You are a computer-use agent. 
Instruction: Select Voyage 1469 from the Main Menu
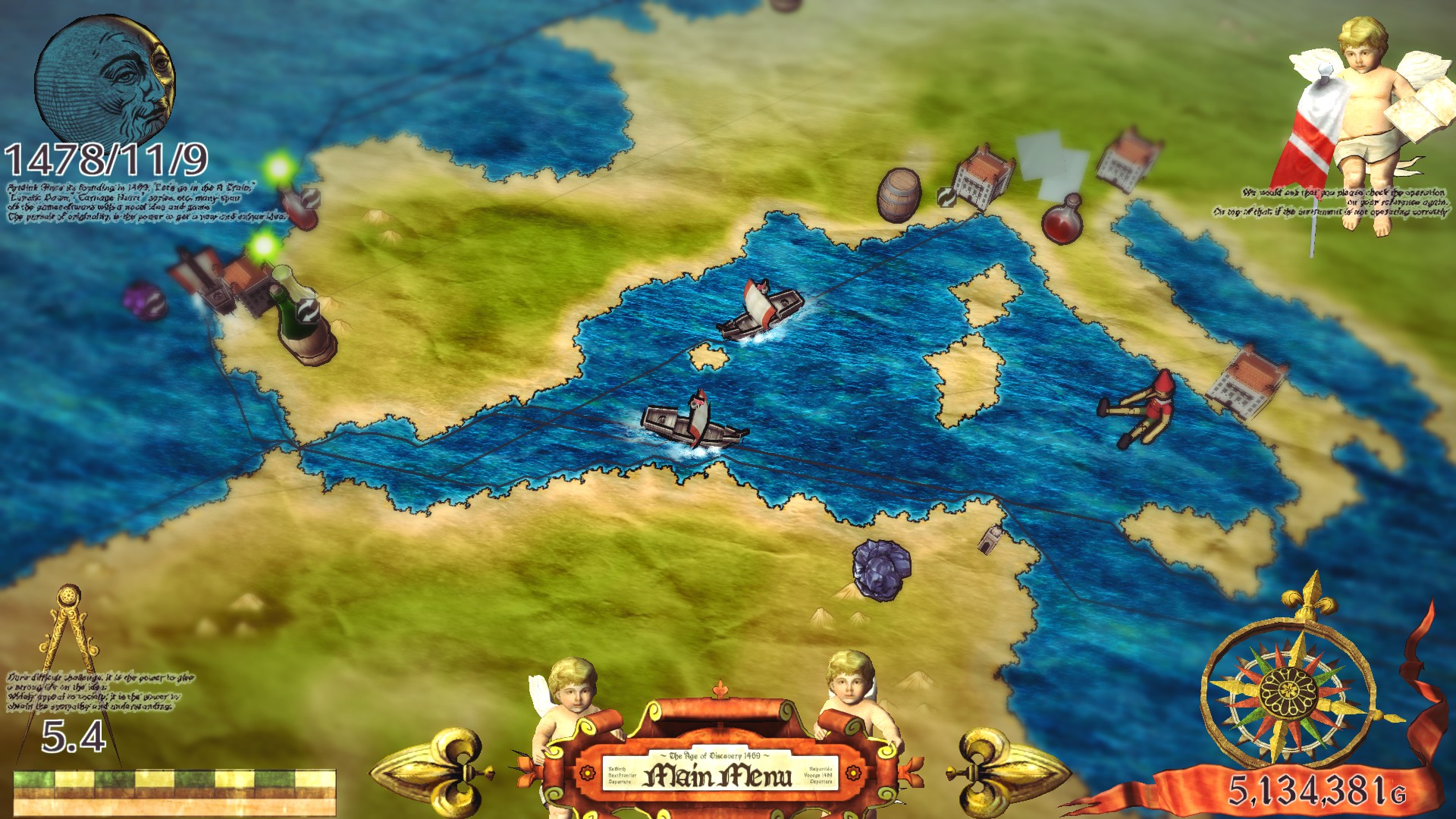tap(818, 775)
